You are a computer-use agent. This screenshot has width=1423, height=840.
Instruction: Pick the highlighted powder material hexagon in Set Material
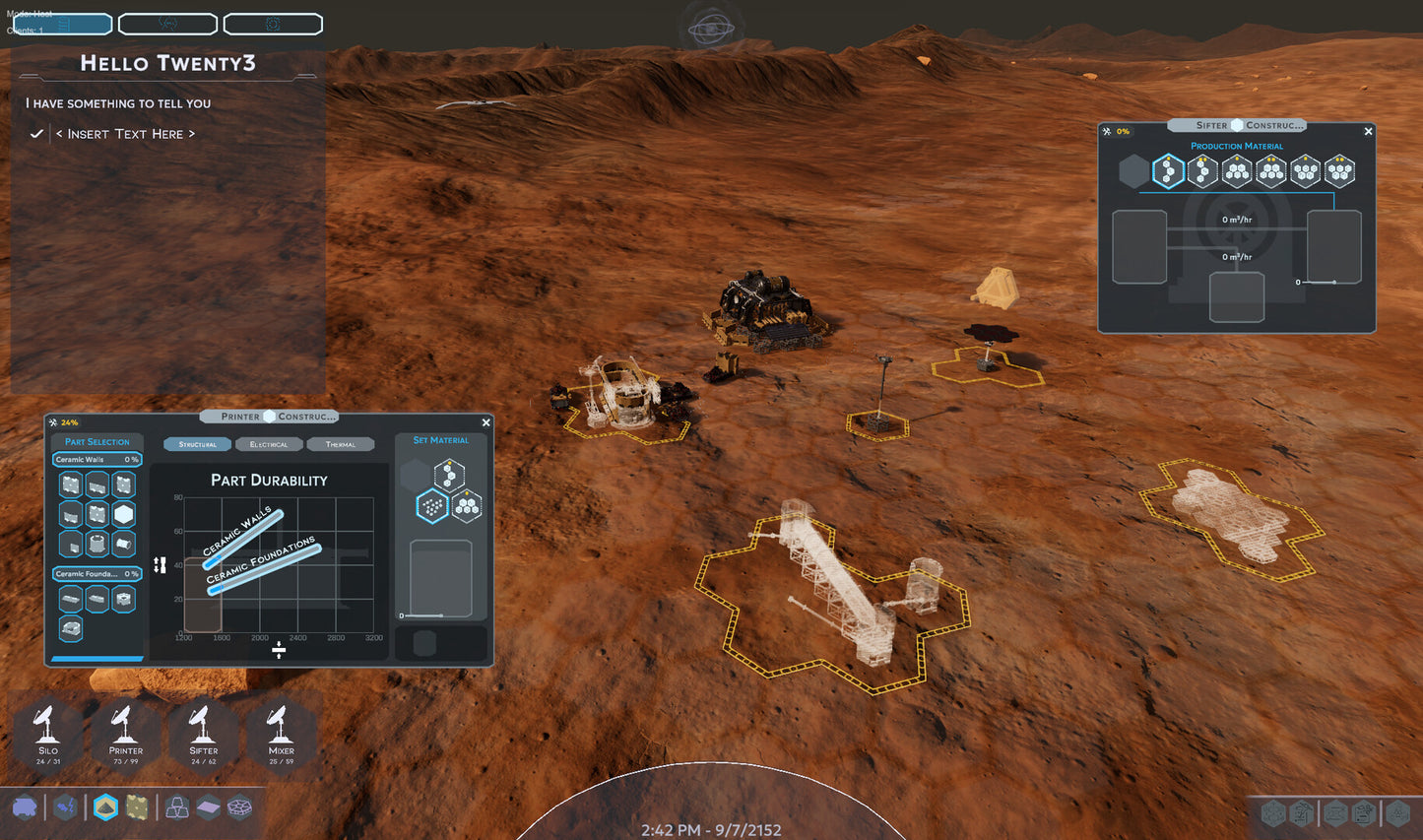click(431, 506)
